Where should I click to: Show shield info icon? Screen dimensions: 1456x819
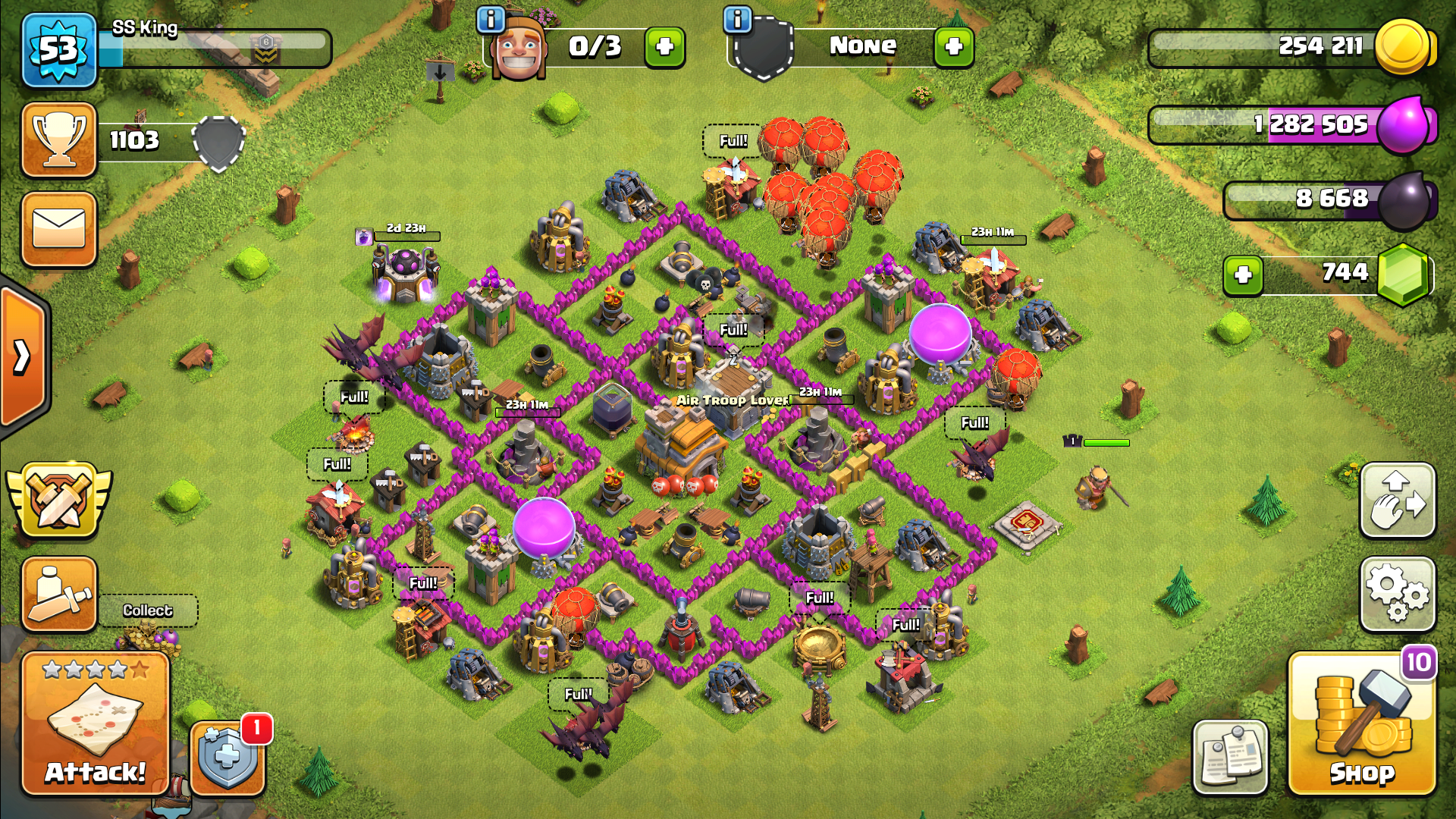coord(737,19)
